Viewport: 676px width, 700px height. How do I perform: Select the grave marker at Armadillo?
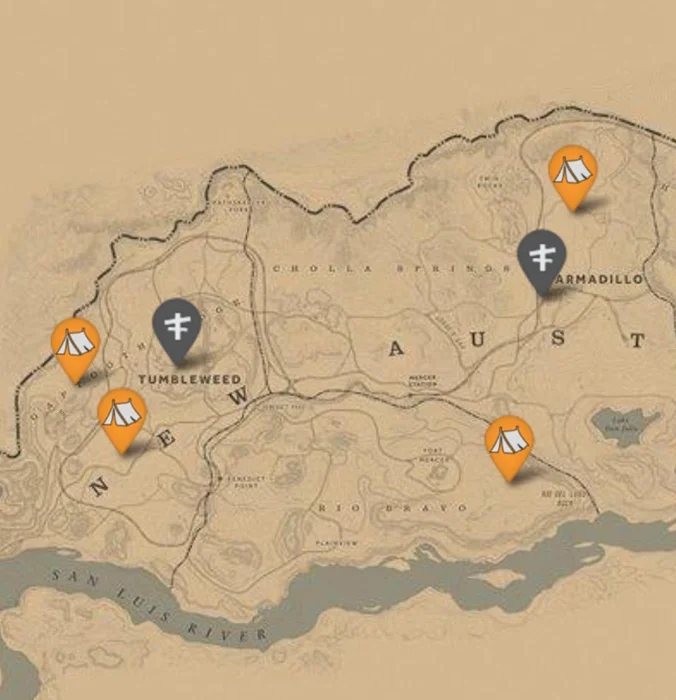coord(541,257)
